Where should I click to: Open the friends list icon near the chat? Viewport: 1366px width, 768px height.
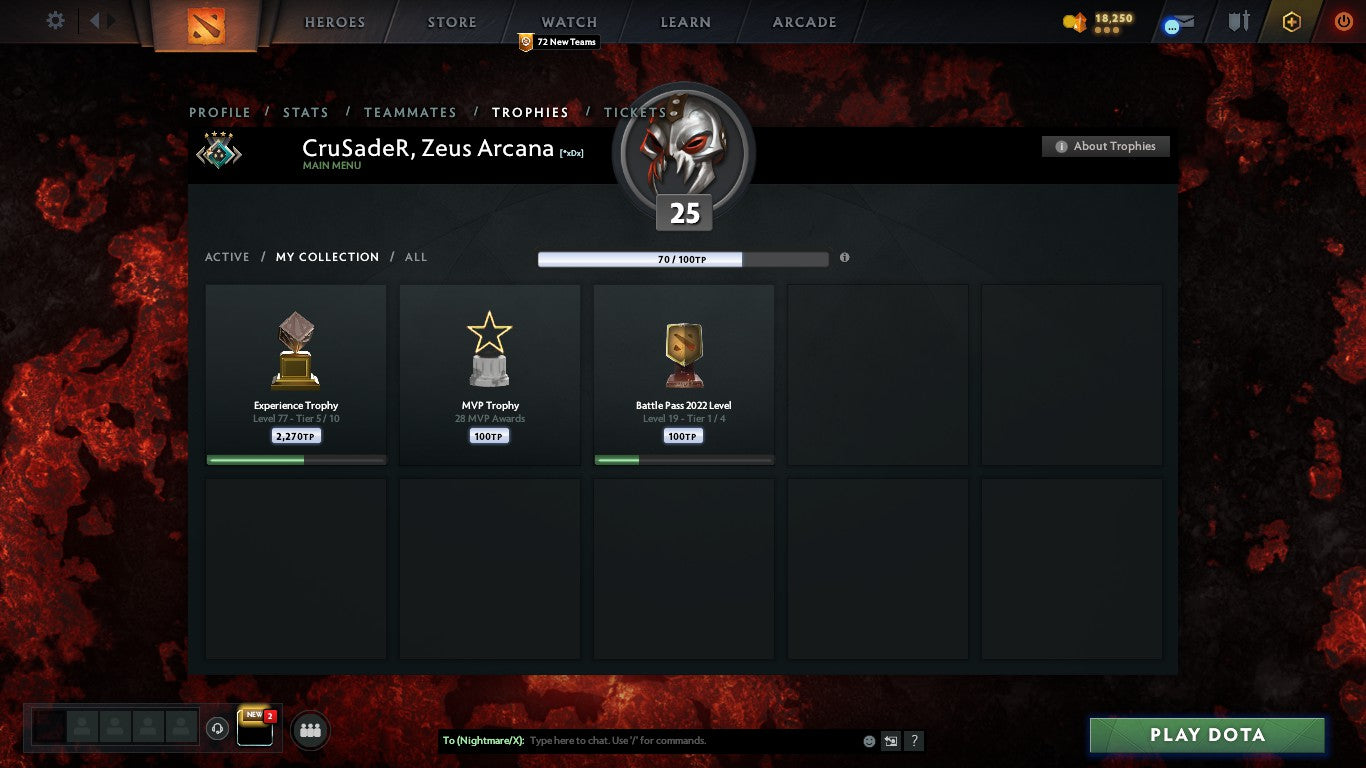(310, 731)
